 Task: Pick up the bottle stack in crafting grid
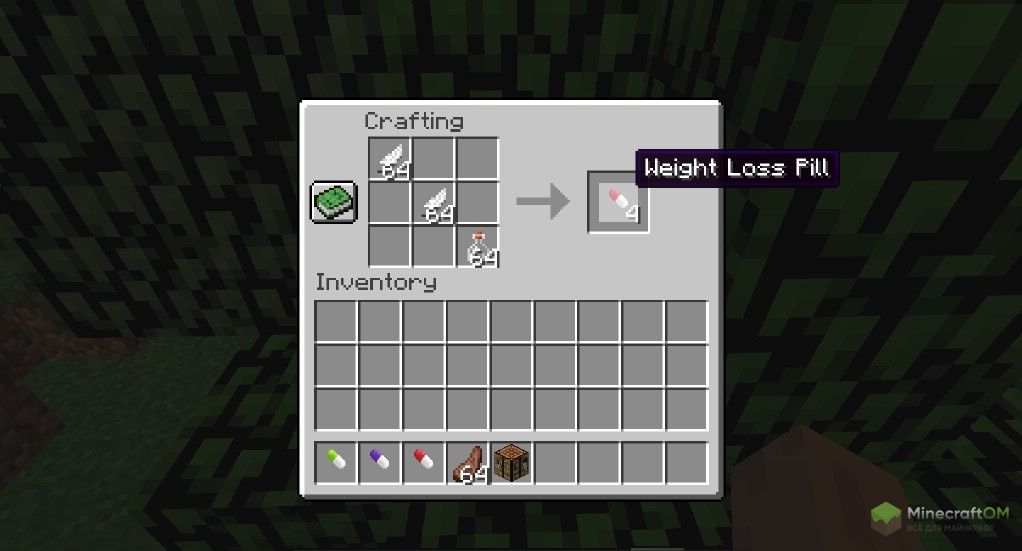478,246
